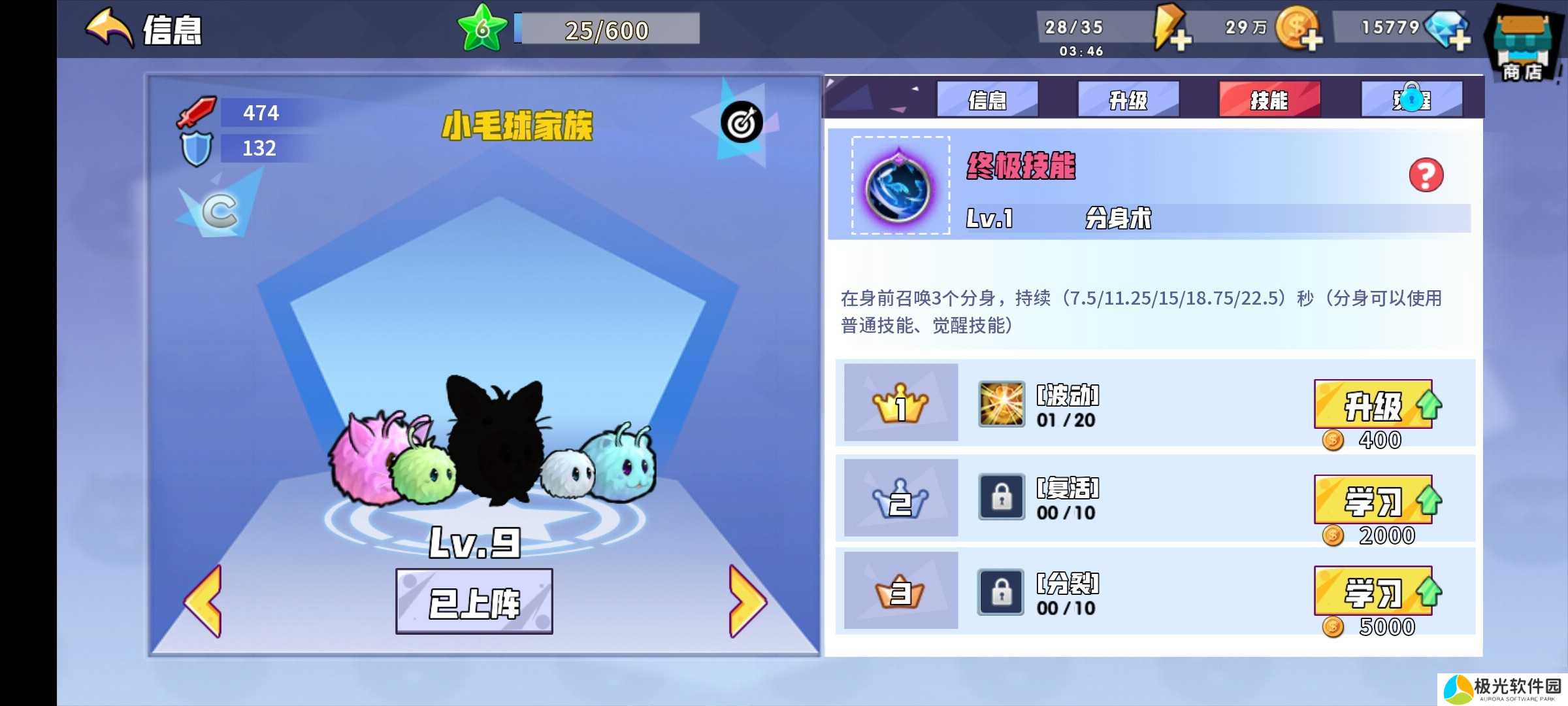The height and width of the screenshot is (706, 1568).
Task: Tap the 25/600 experience progress bar
Action: click(x=606, y=29)
